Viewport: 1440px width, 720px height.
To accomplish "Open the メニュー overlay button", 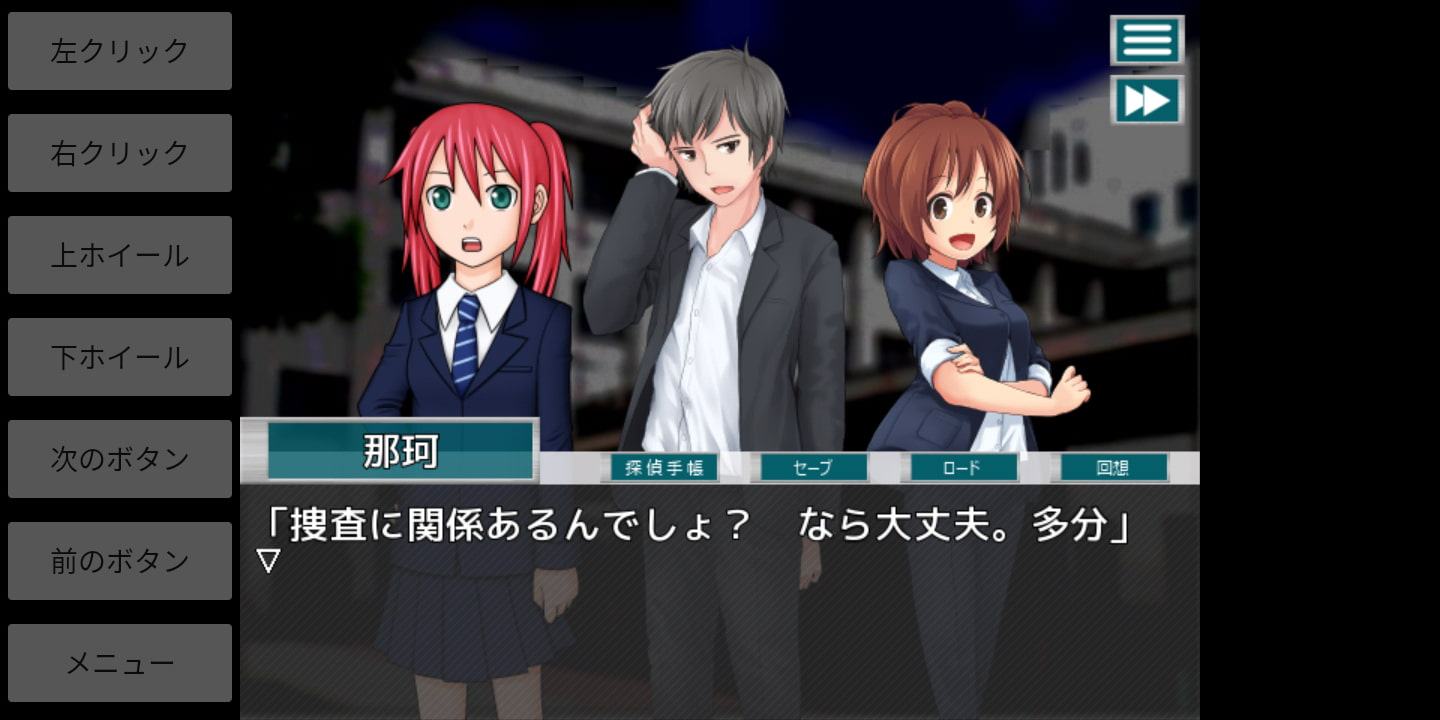I will point(120,663).
